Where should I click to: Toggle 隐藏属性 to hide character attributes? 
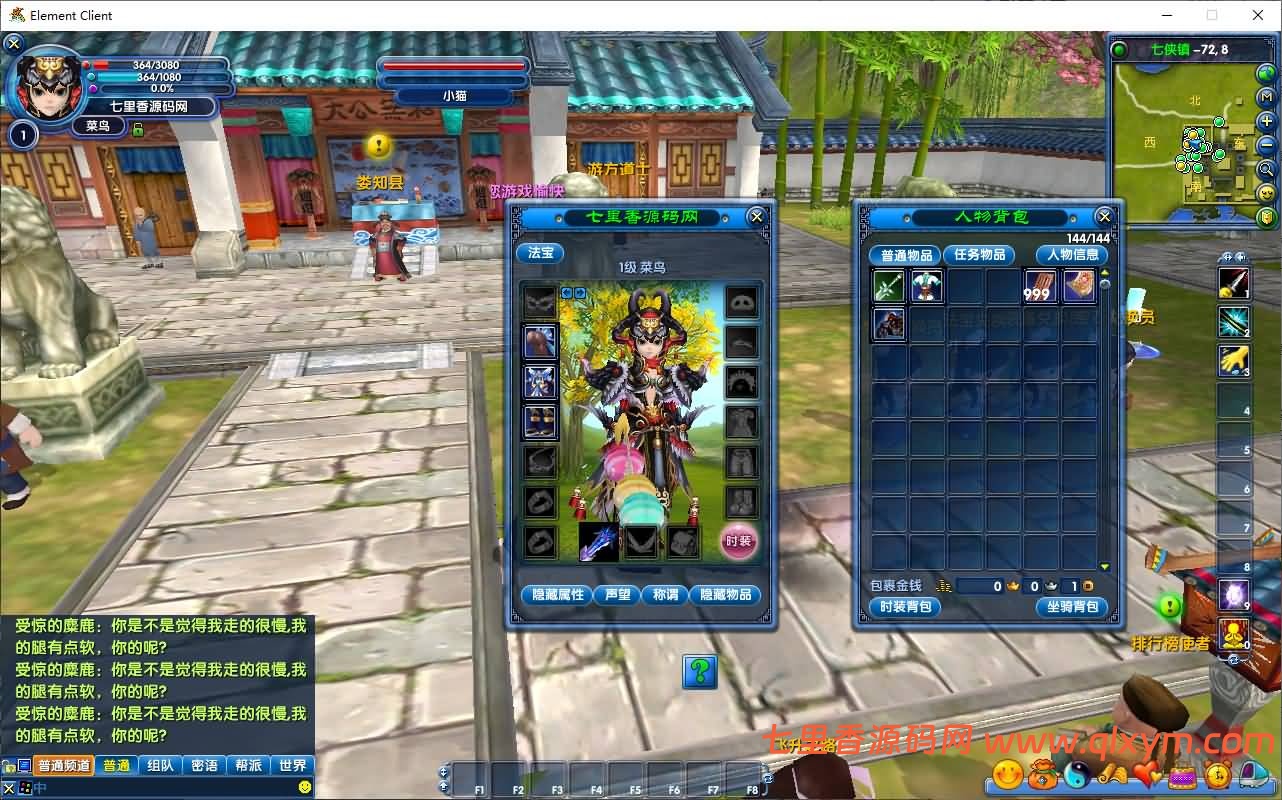pyautogui.click(x=556, y=594)
